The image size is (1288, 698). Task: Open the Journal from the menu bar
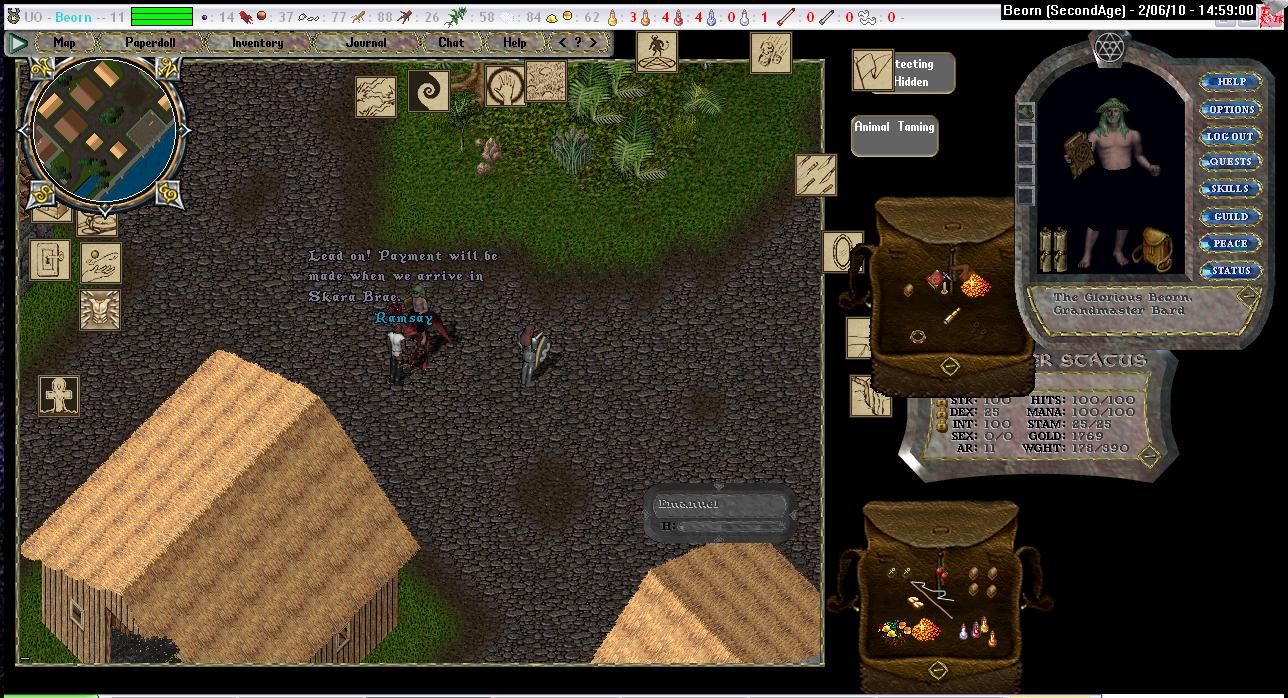click(366, 43)
